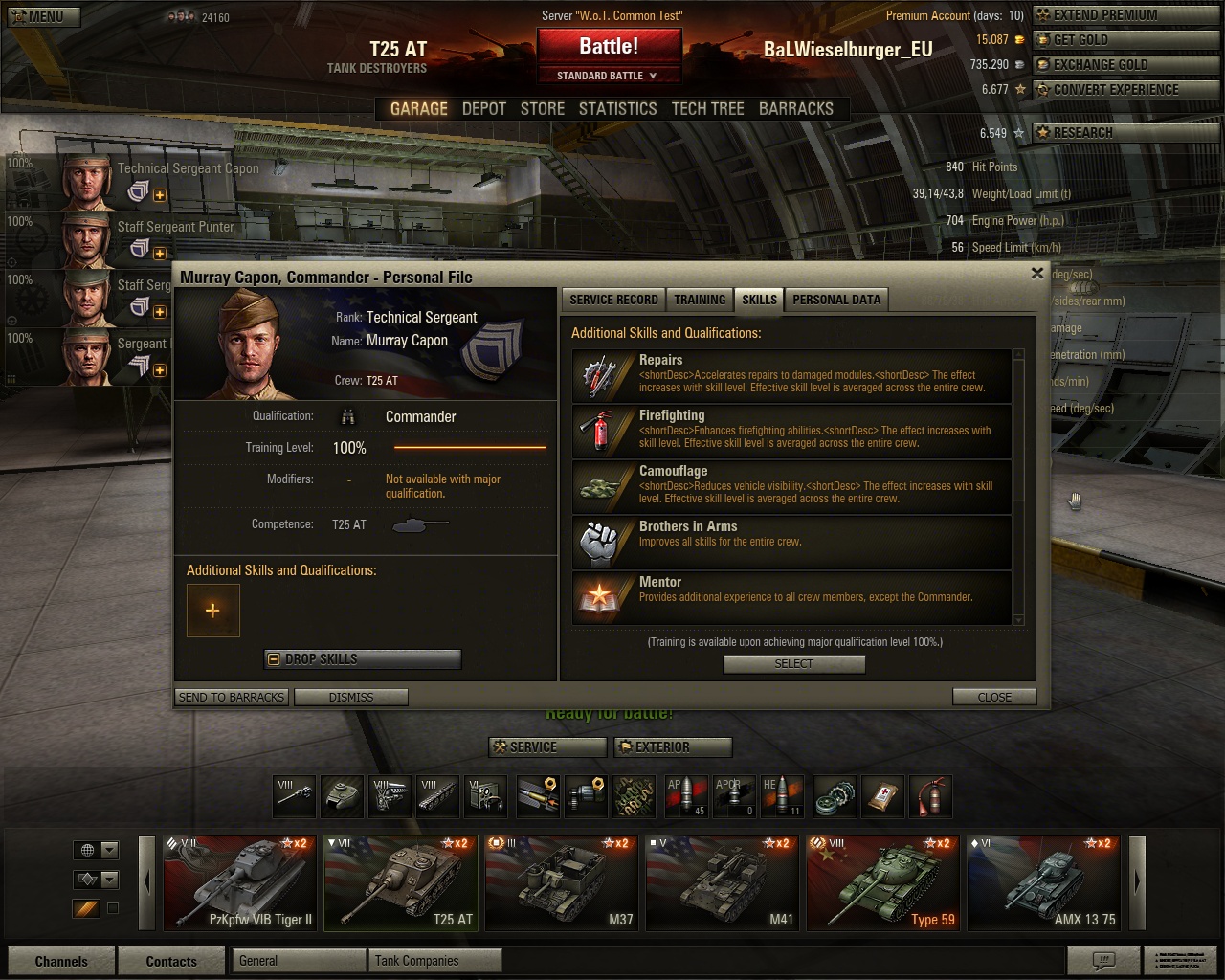
Task: Start the battle with the red Battle! button
Action: pyautogui.click(x=609, y=46)
